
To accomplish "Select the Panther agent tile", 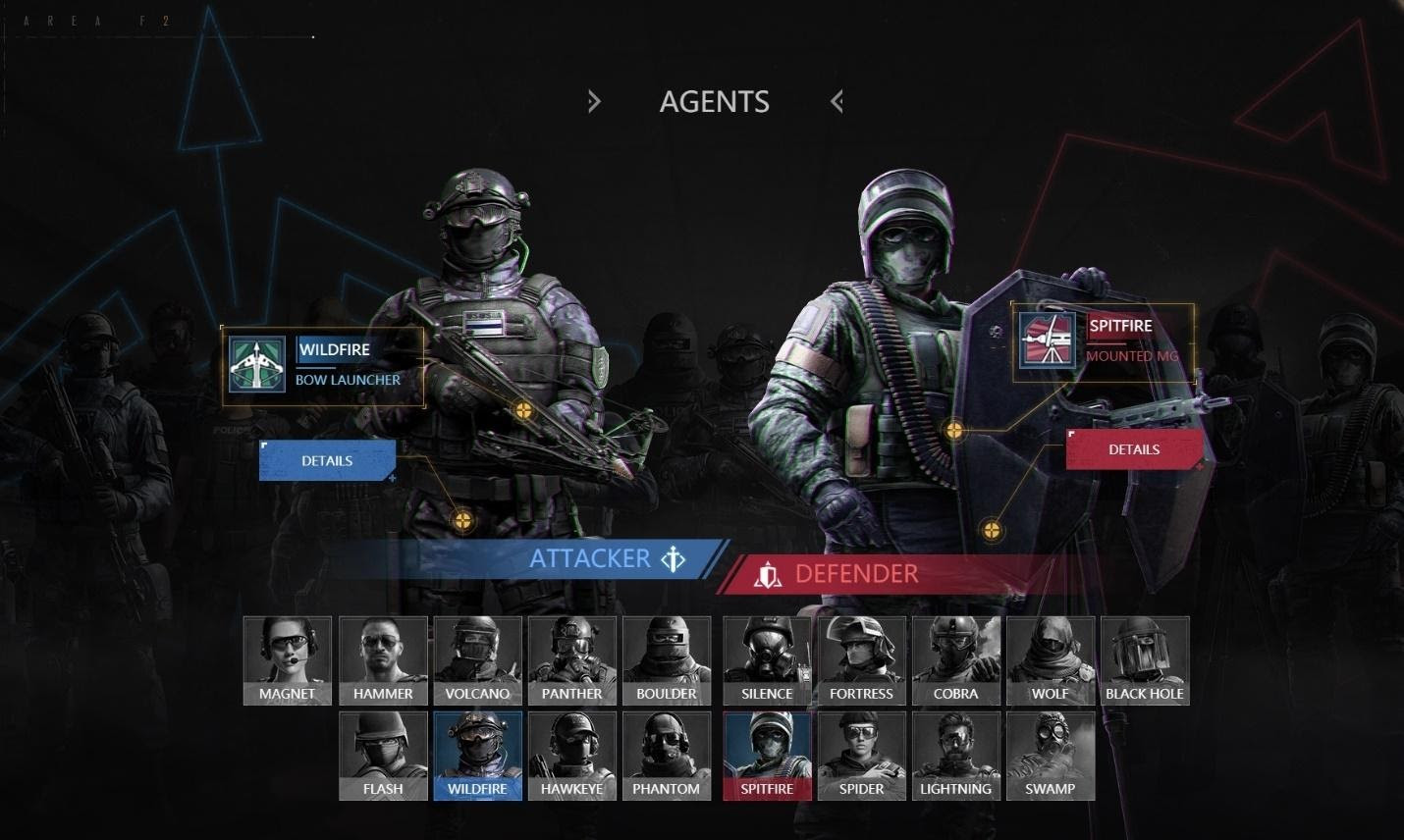I will point(571,659).
